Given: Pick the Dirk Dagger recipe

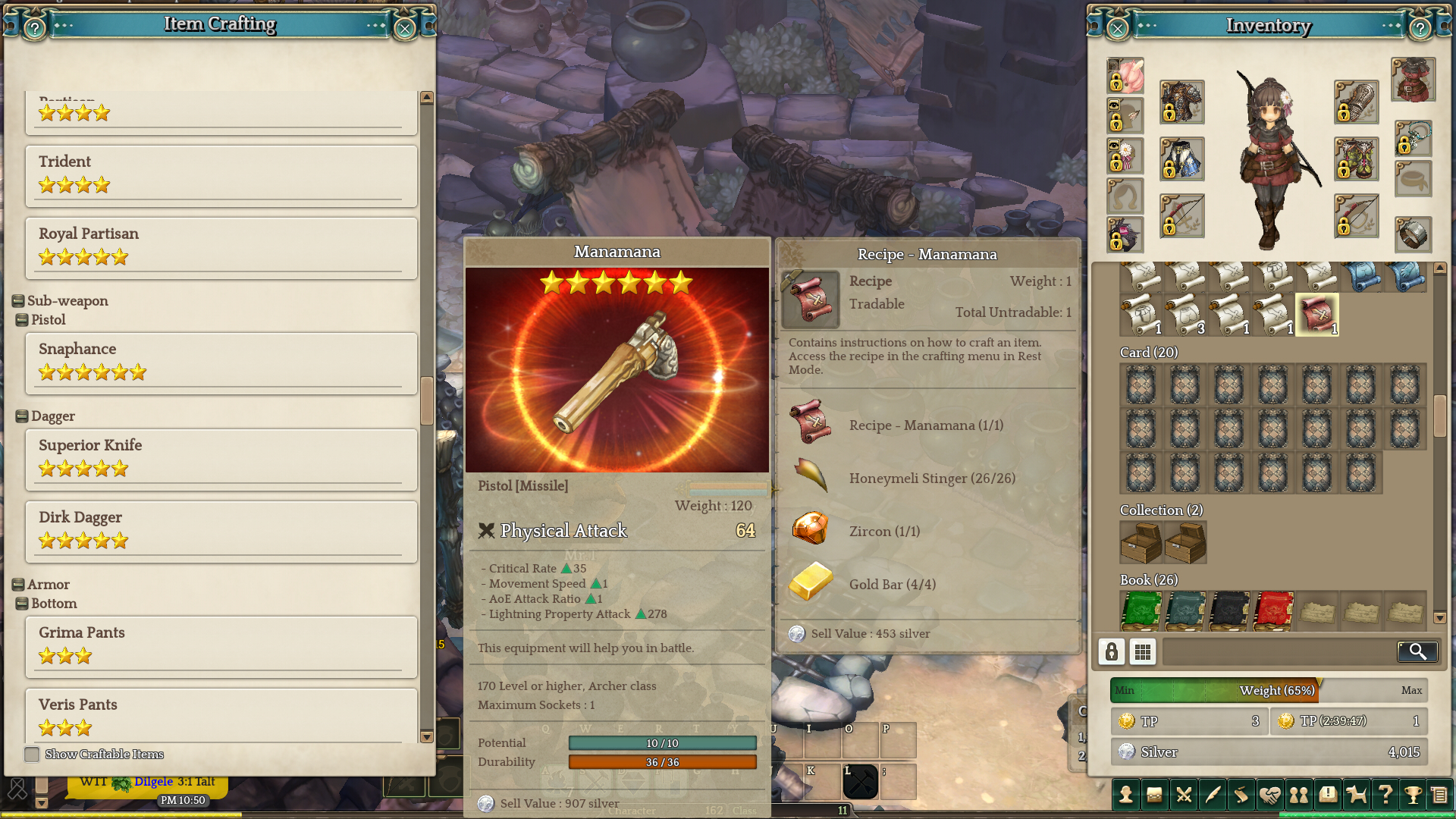Looking at the screenshot, I should point(221,530).
